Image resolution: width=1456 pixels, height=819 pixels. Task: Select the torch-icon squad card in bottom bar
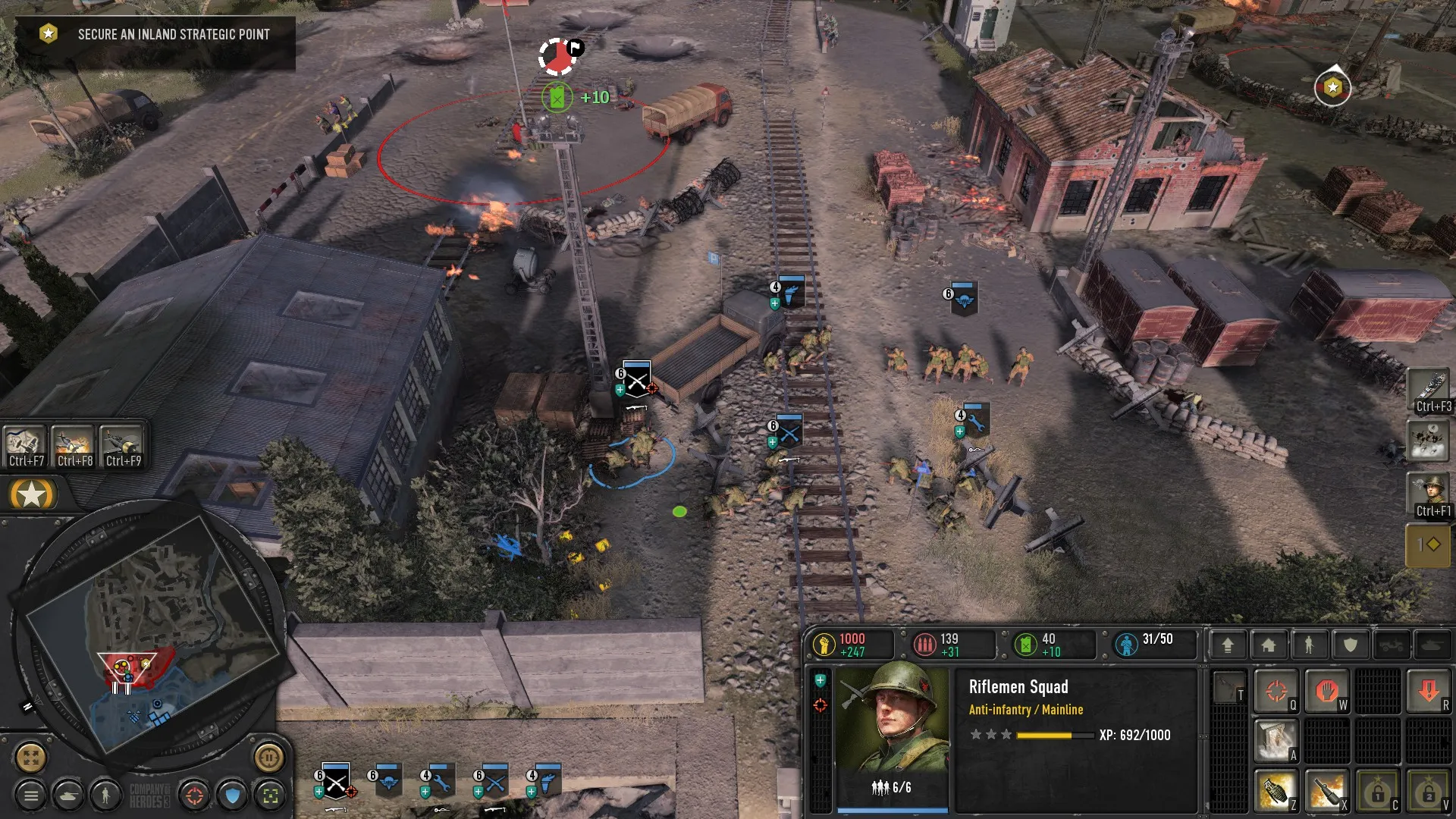click(x=547, y=781)
